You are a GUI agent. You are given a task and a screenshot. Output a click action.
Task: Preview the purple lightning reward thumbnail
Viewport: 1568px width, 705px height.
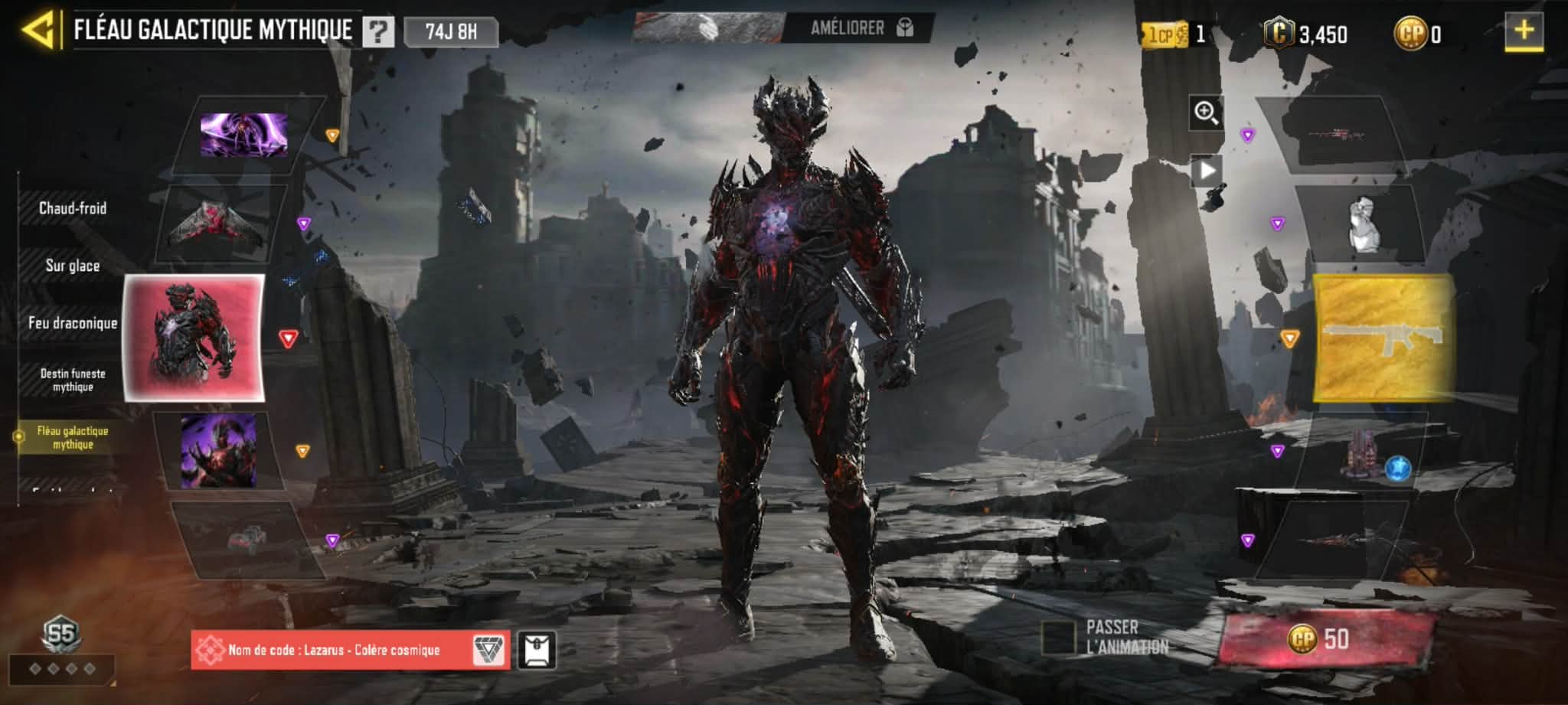tap(243, 135)
